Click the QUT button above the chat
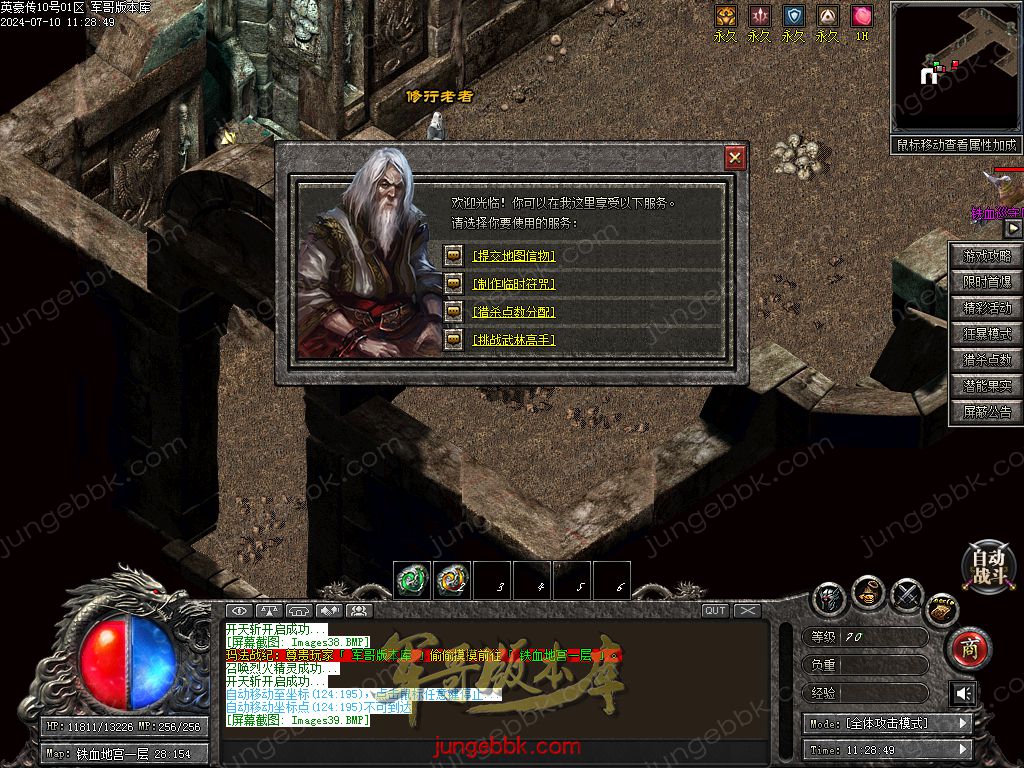 (x=715, y=611)
